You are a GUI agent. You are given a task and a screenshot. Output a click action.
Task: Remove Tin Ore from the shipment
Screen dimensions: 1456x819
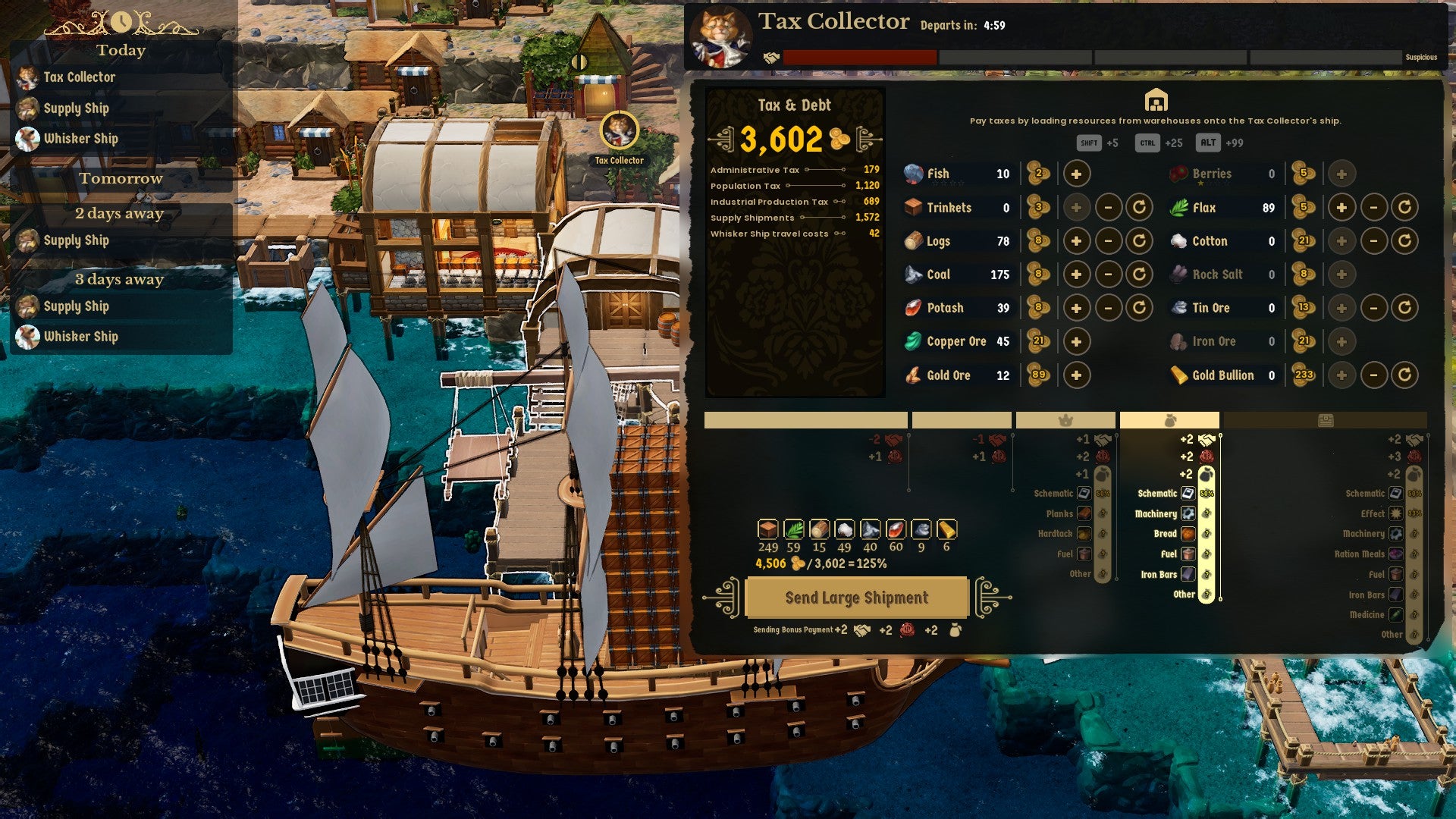1373,308
